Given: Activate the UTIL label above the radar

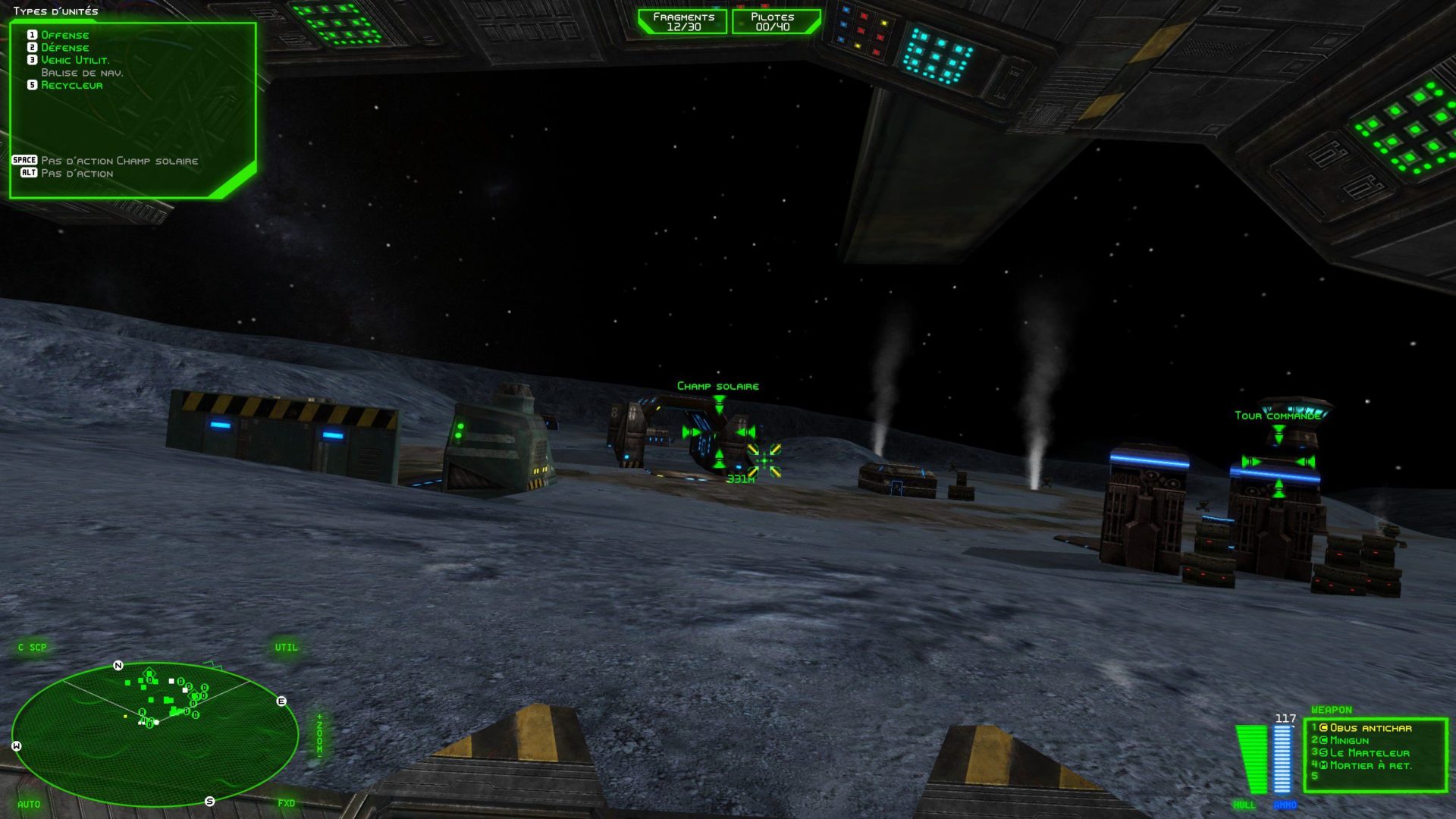Looking at the screenshot, I should [286, 648].
